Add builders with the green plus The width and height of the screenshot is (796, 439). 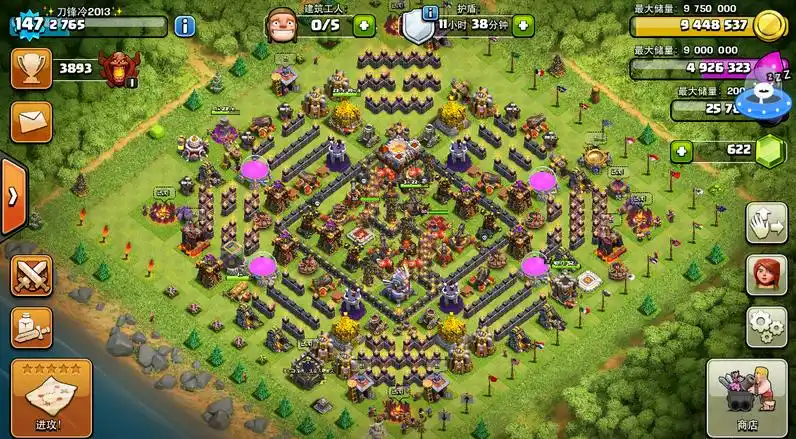click(363, 26)
